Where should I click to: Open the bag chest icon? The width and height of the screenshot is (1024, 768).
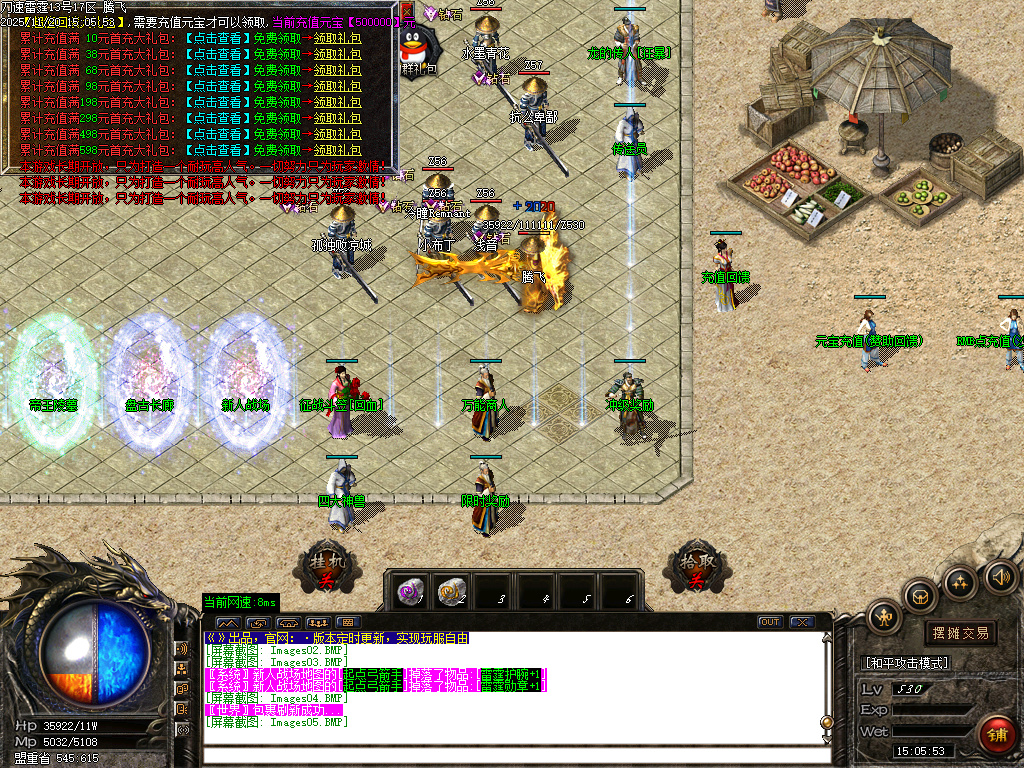coord(922,597)
